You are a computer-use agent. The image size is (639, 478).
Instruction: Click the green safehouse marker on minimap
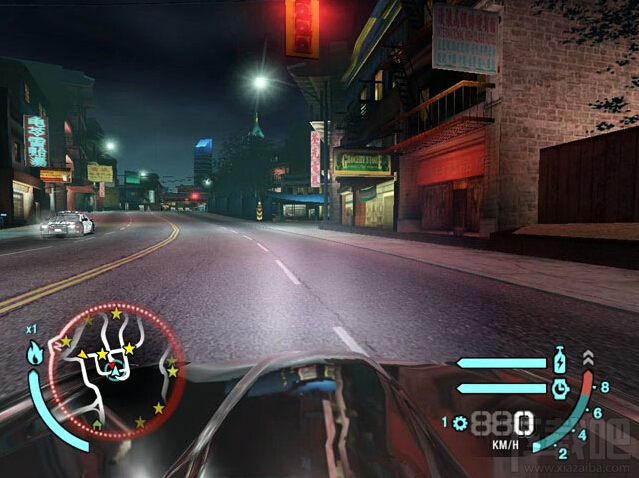[x=97, y=425]
